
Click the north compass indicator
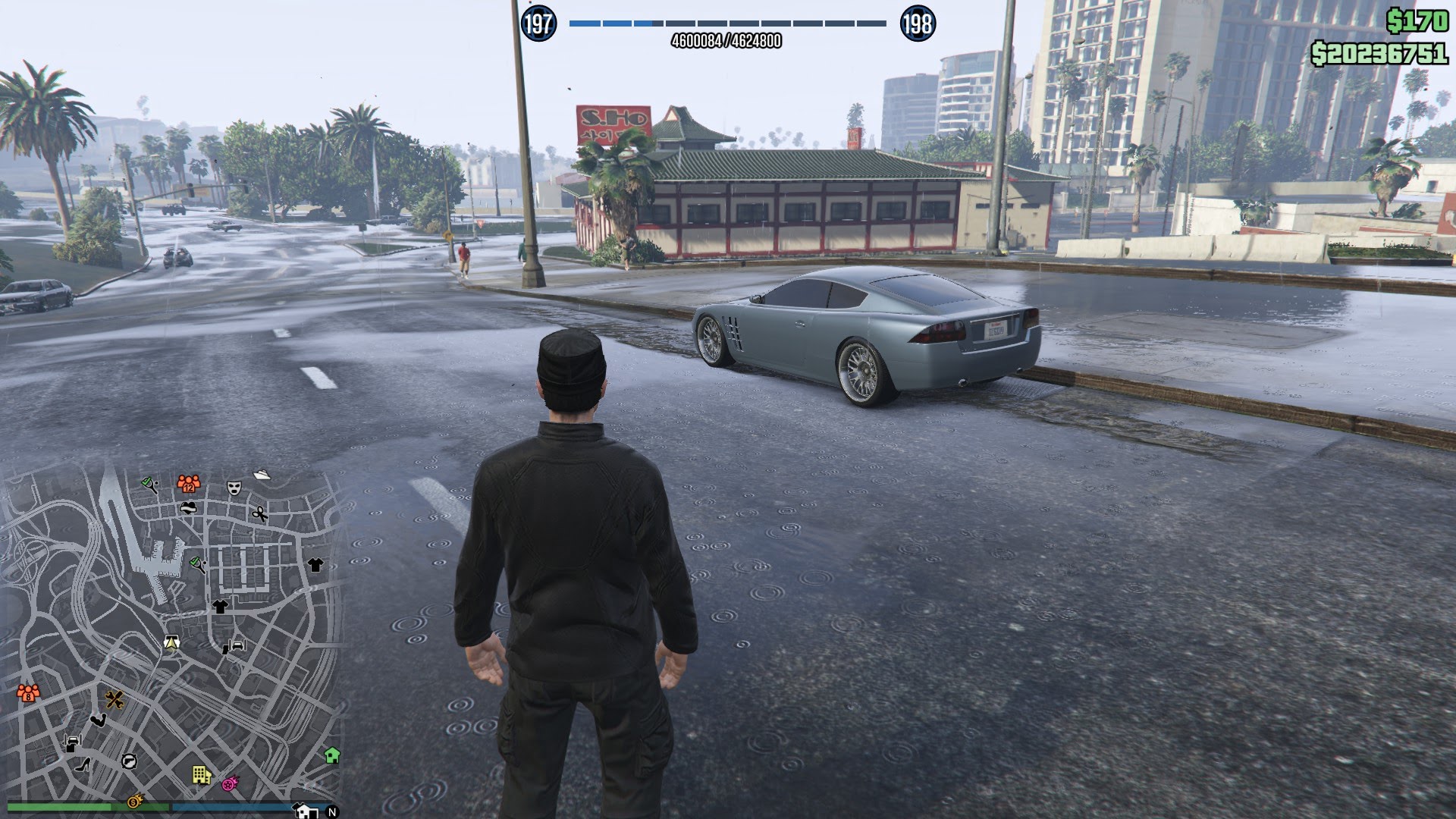click(x=331, y=812)
